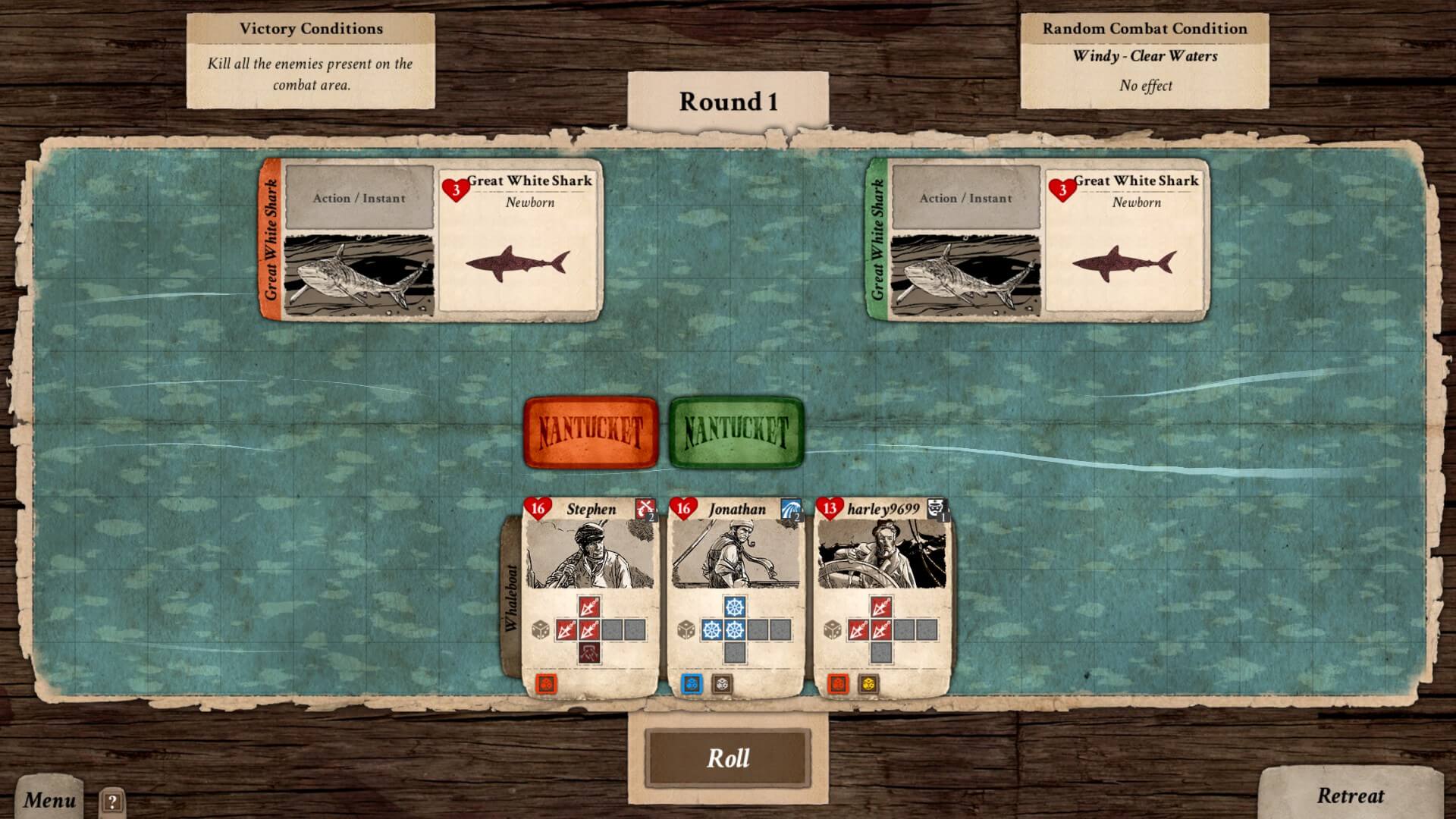Click the yellow die under harley9699's card
Viewport: 1456px width, 819px height.
pos(868,684)
